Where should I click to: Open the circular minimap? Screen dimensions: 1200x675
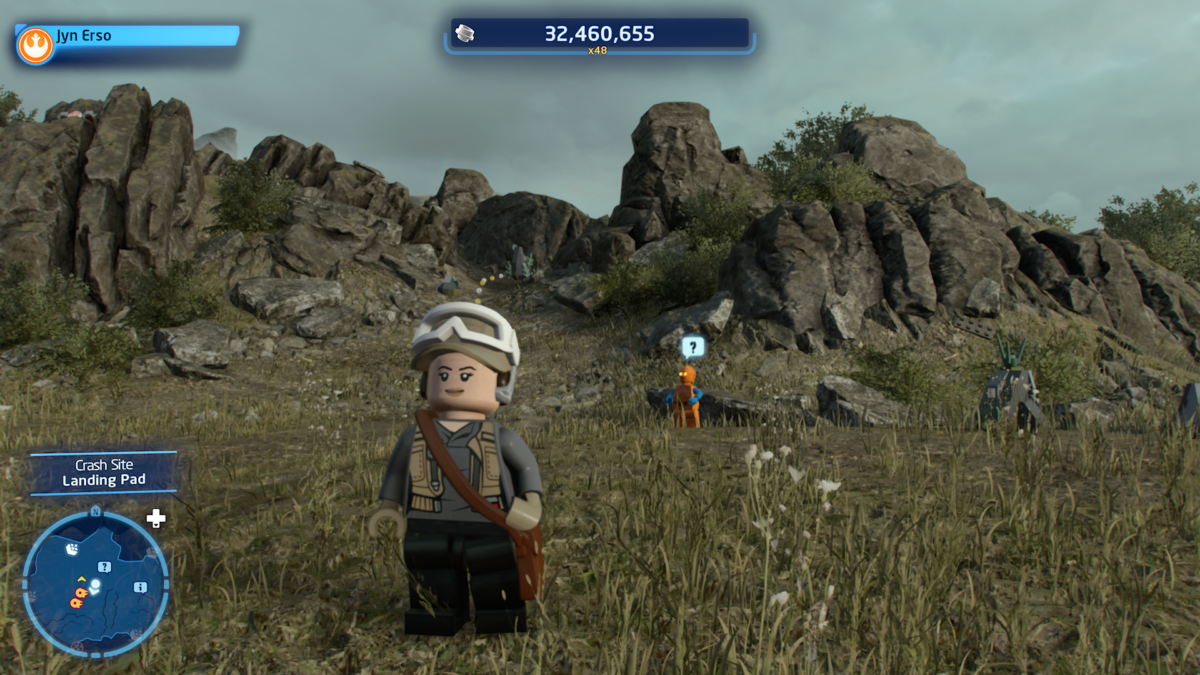(x=96, y=584)
